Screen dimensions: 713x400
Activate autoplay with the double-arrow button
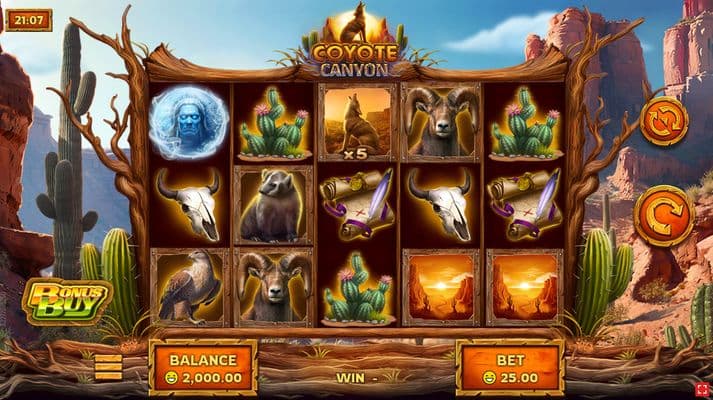tap(664, 121)
